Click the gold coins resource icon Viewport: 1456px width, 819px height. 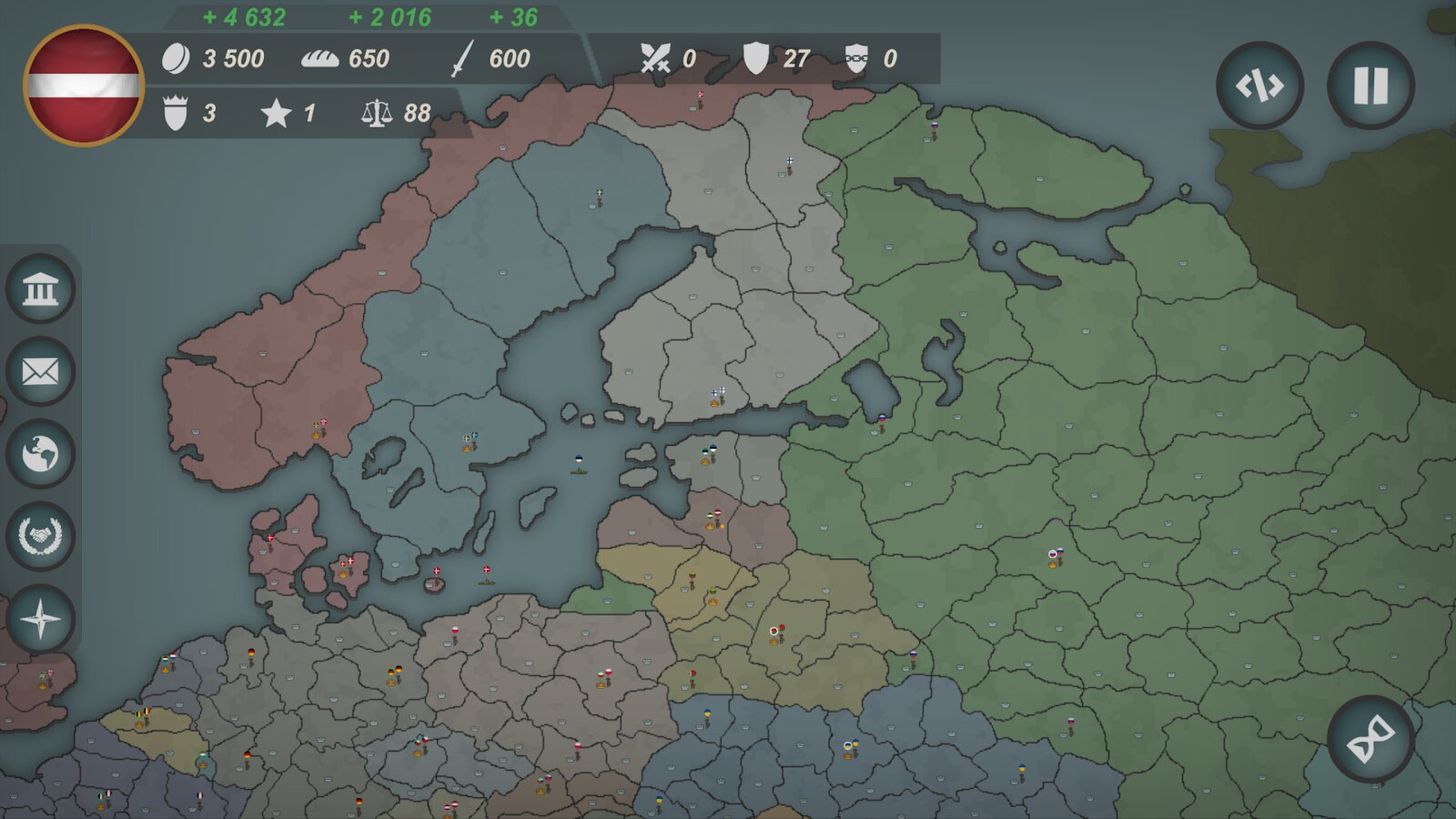[x=175, y=59]
